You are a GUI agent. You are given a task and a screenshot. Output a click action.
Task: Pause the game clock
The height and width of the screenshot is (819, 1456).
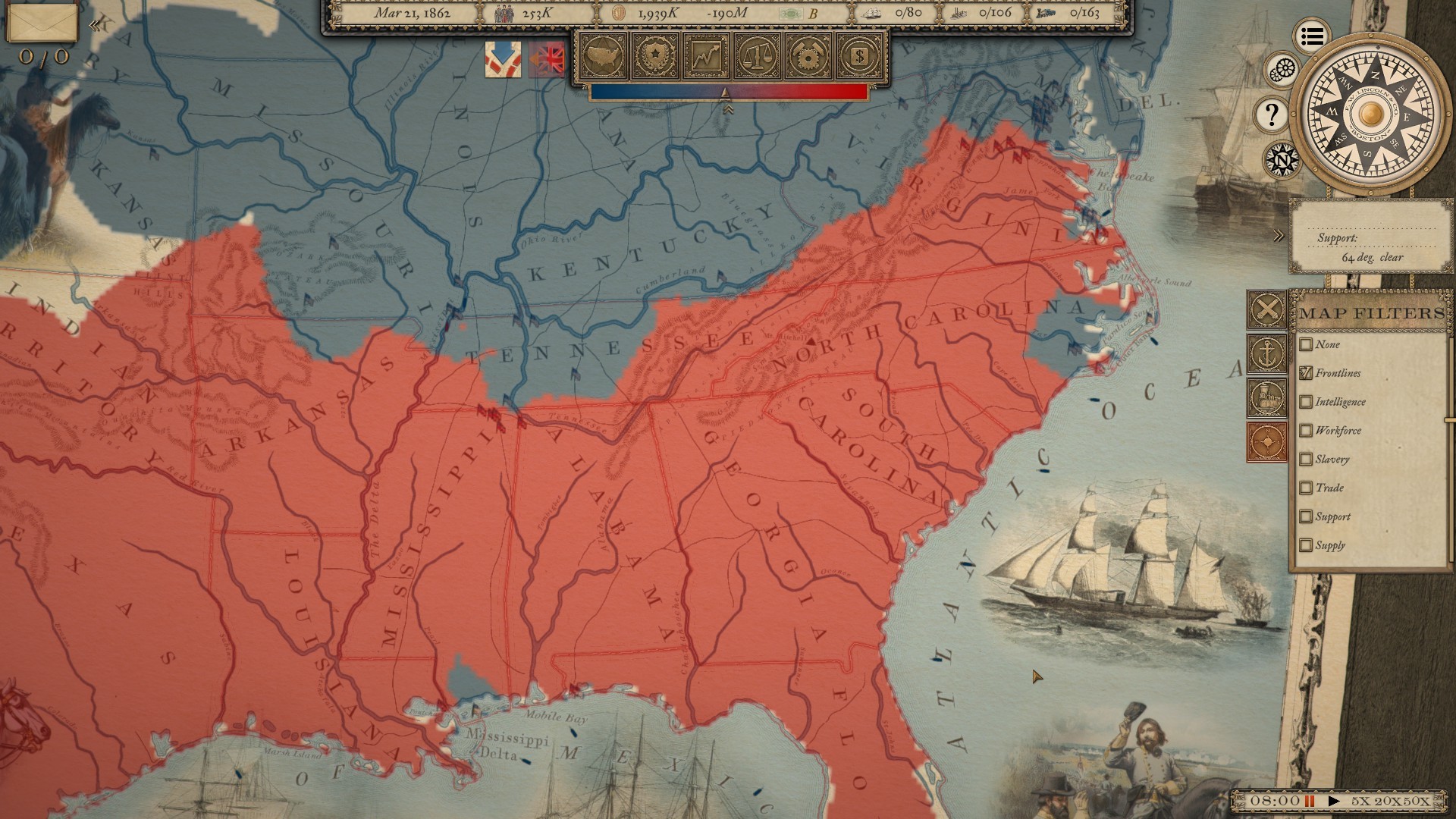tap(1309, 801)
